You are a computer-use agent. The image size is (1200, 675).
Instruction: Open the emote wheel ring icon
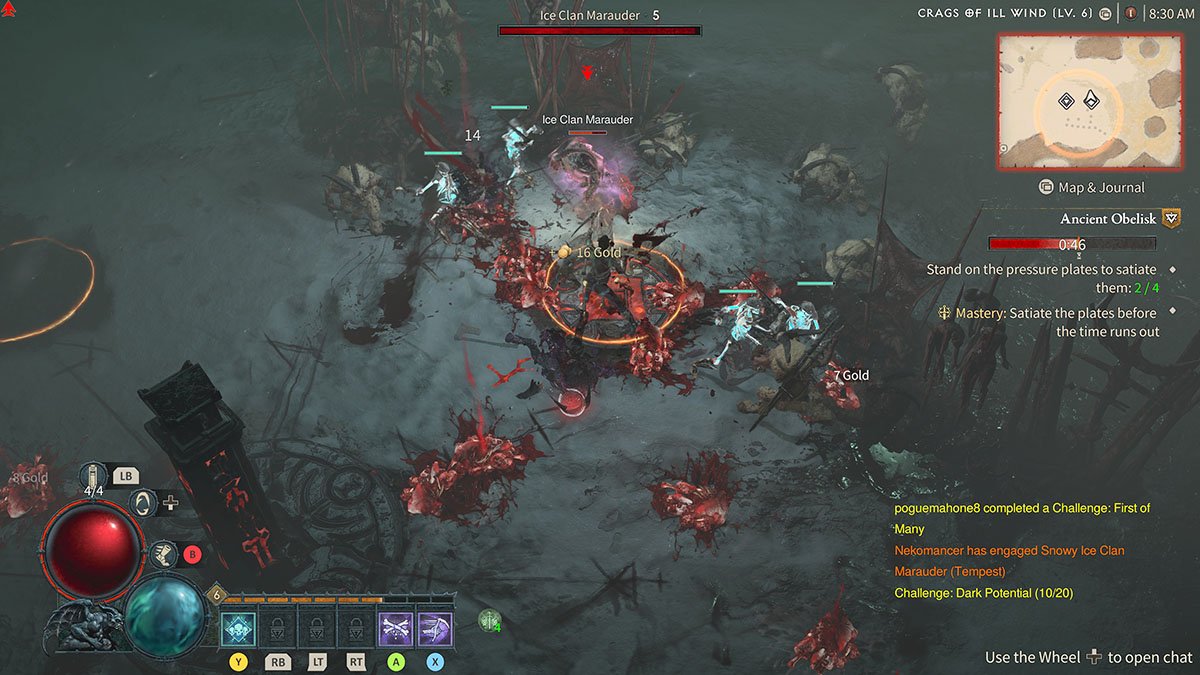143,502
